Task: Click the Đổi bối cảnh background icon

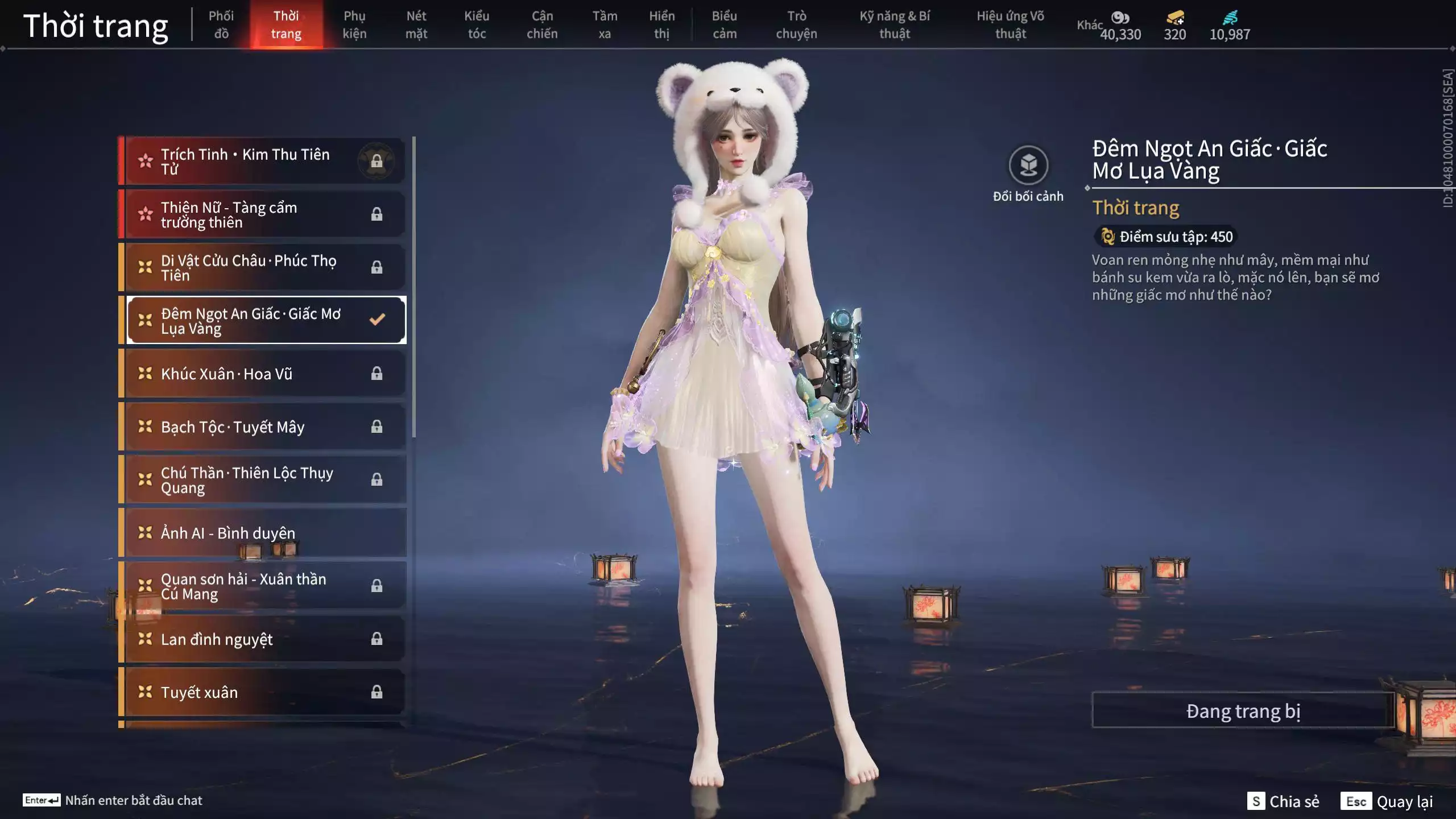Action: tap(1028, 166)
